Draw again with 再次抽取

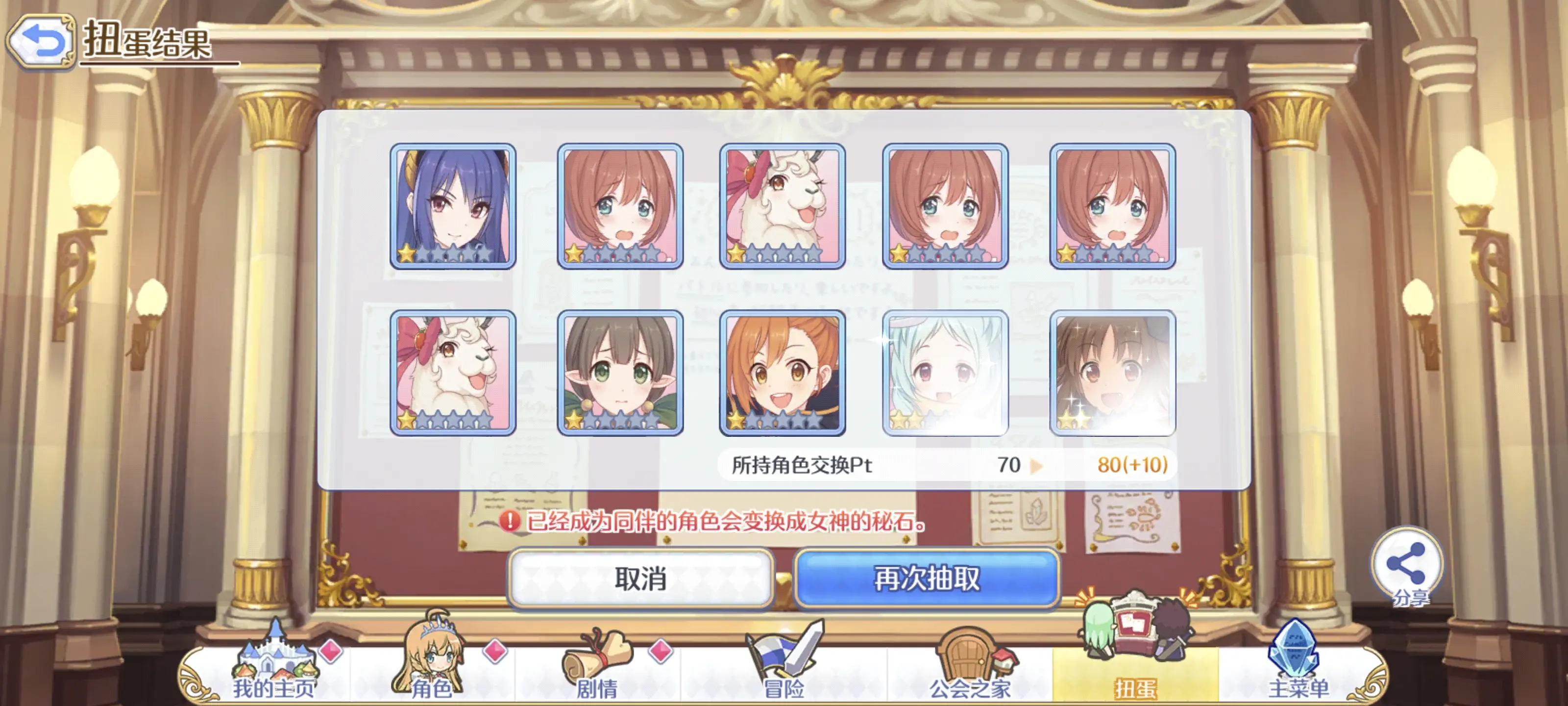coord(927,578)
